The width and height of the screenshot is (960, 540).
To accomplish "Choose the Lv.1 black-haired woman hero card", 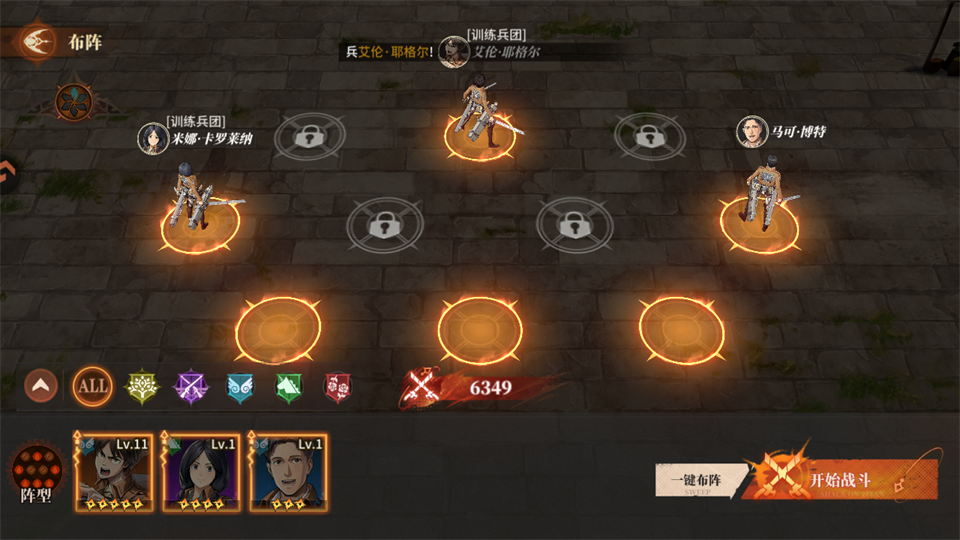I will point(201,473).
